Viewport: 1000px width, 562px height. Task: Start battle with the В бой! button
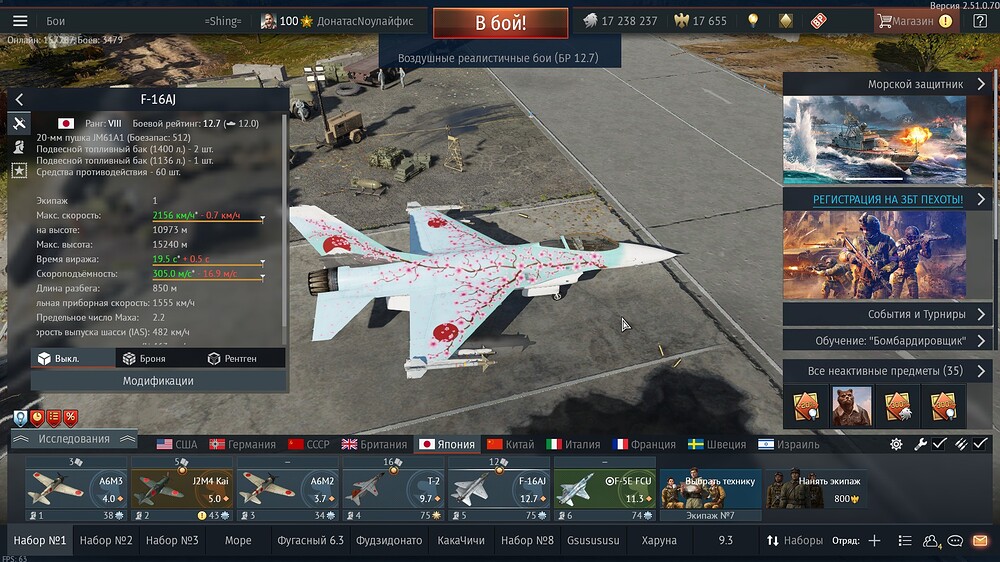tap(500, 22)
